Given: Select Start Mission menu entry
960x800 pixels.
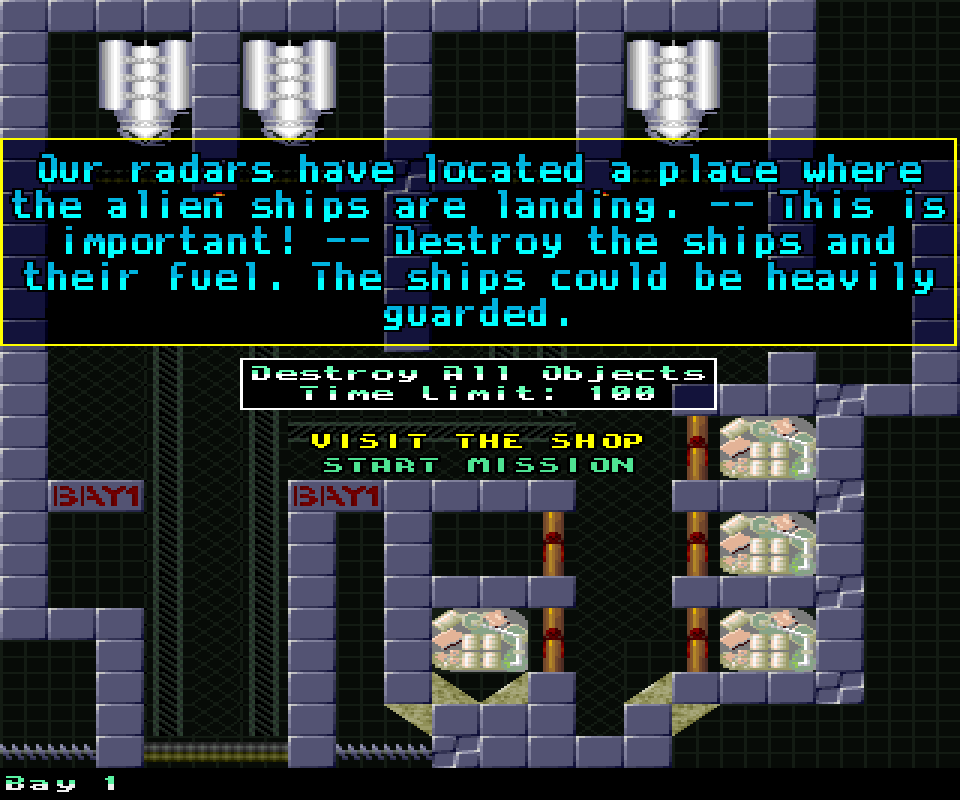Looking at the screenshot, I should (x=478, y=465).
